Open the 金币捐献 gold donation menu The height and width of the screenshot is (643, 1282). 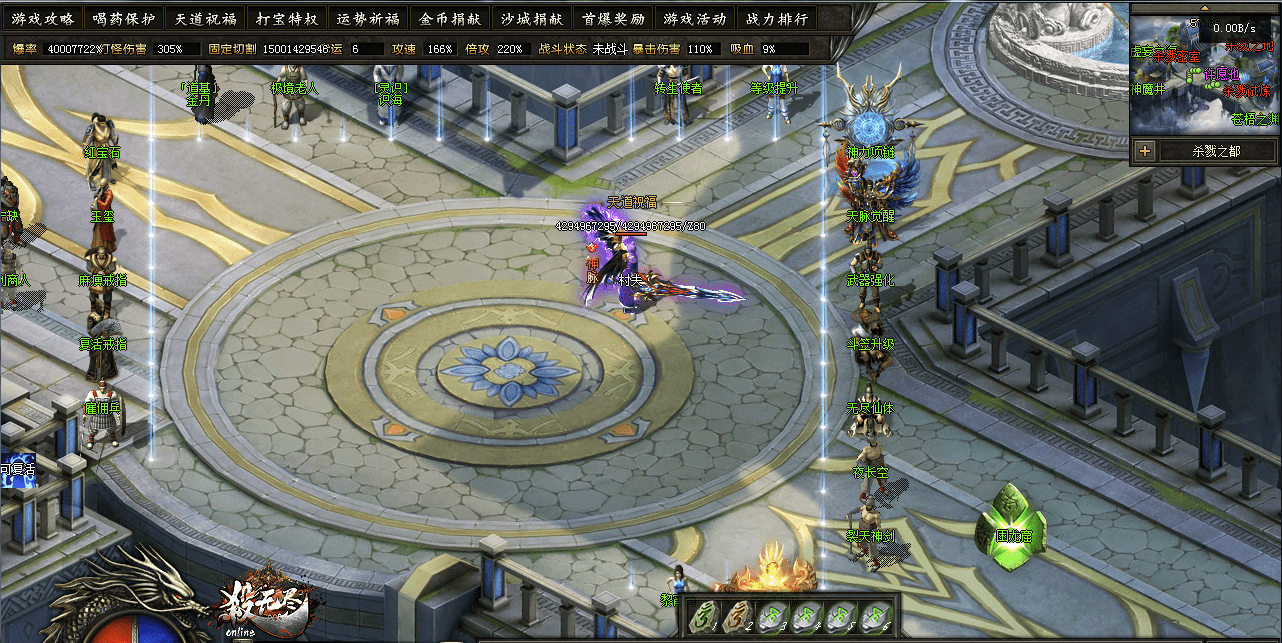[x=450, y=19]
